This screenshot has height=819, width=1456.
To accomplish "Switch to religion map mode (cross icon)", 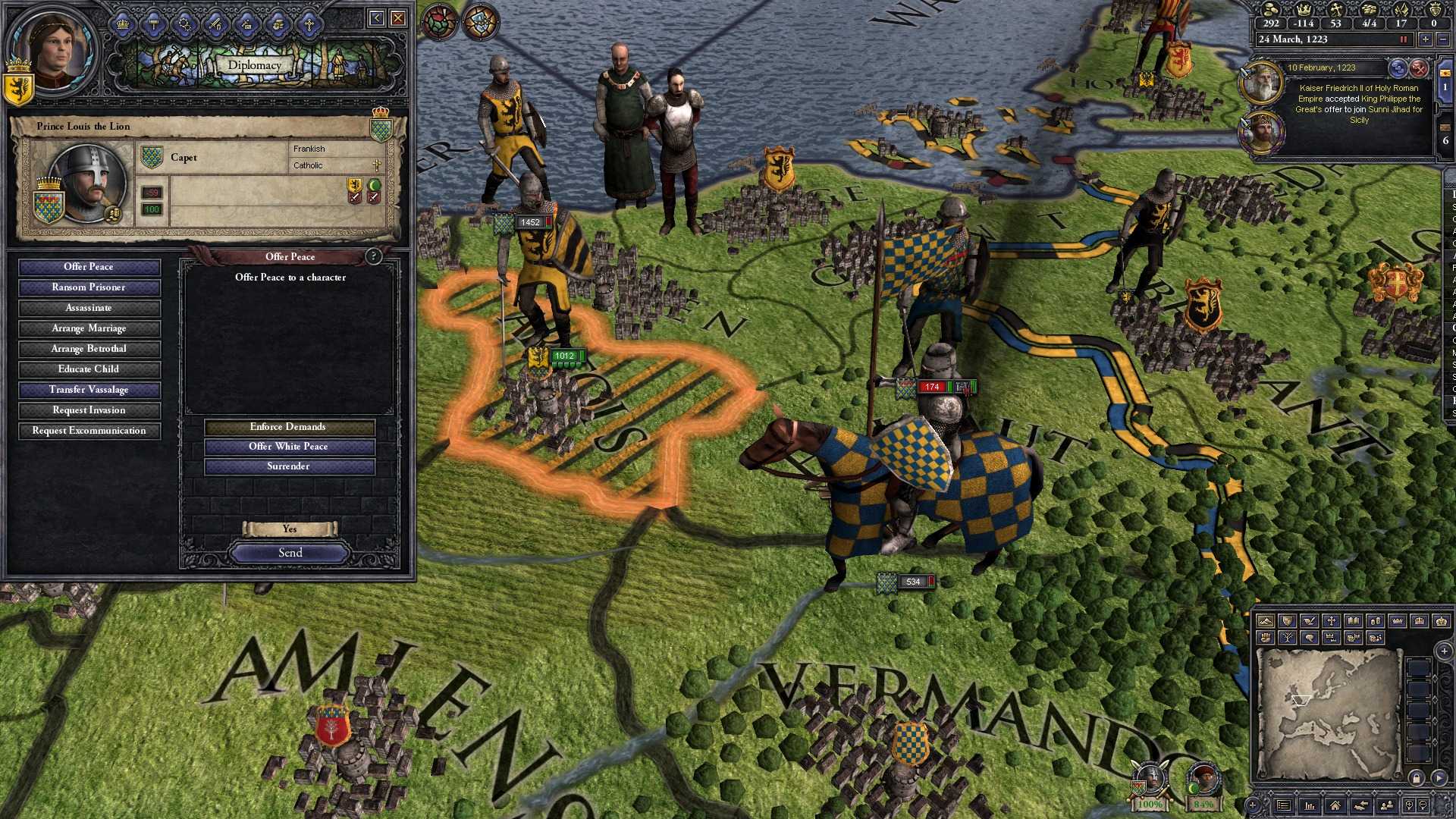I will click(1332, 620).
